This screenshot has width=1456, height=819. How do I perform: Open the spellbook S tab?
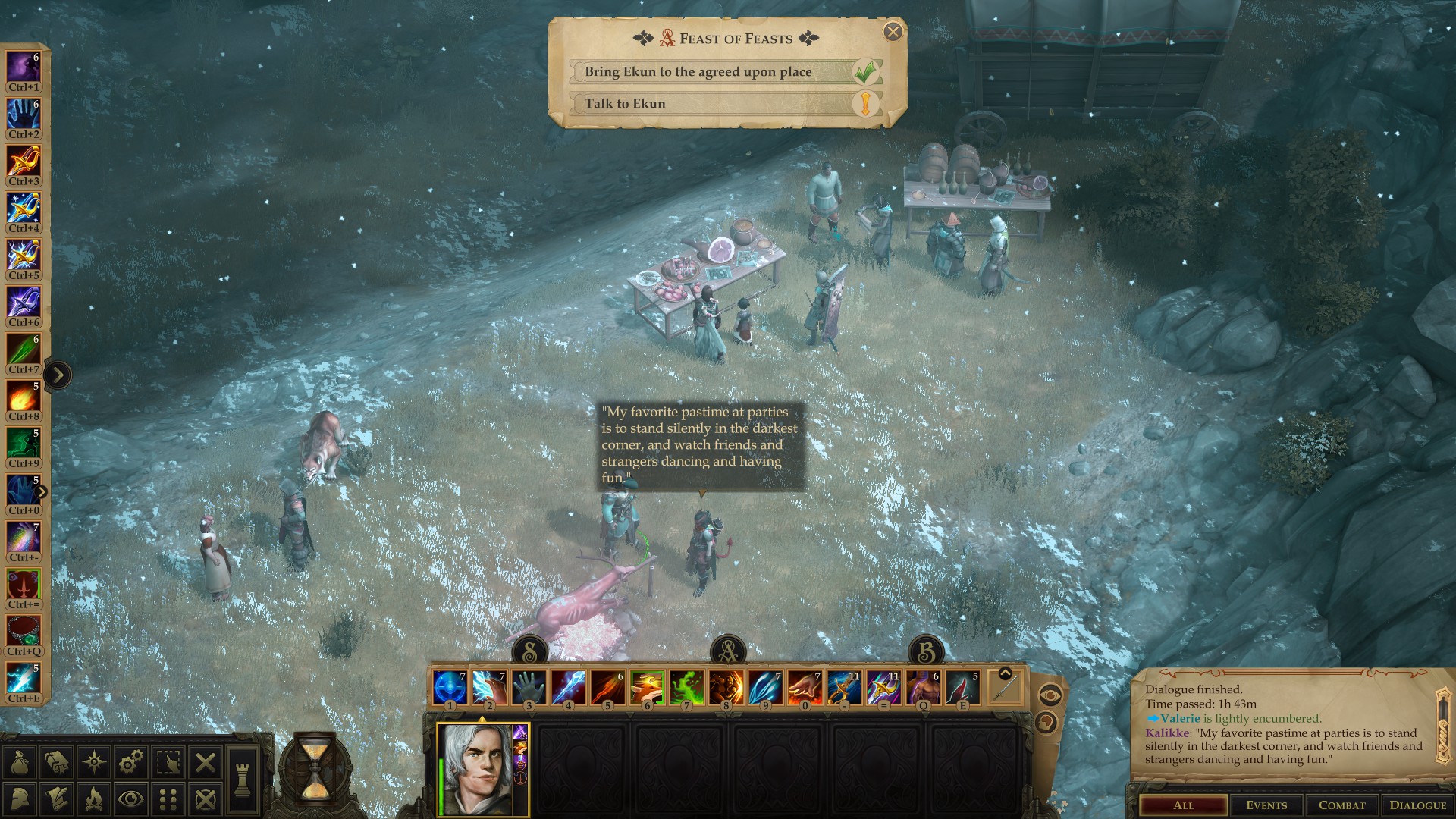529,651
